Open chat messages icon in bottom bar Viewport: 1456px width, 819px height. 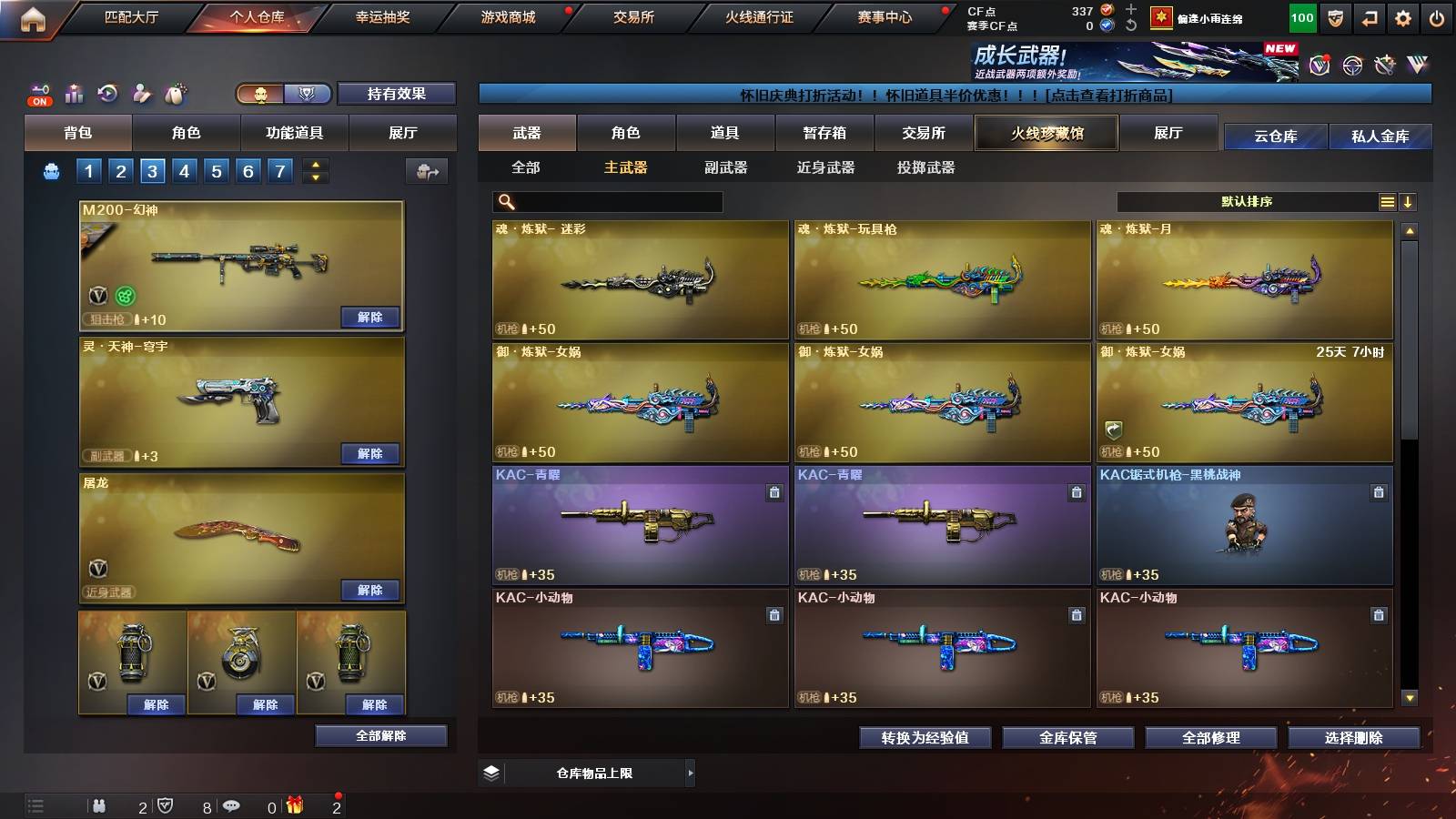(230, 805)
